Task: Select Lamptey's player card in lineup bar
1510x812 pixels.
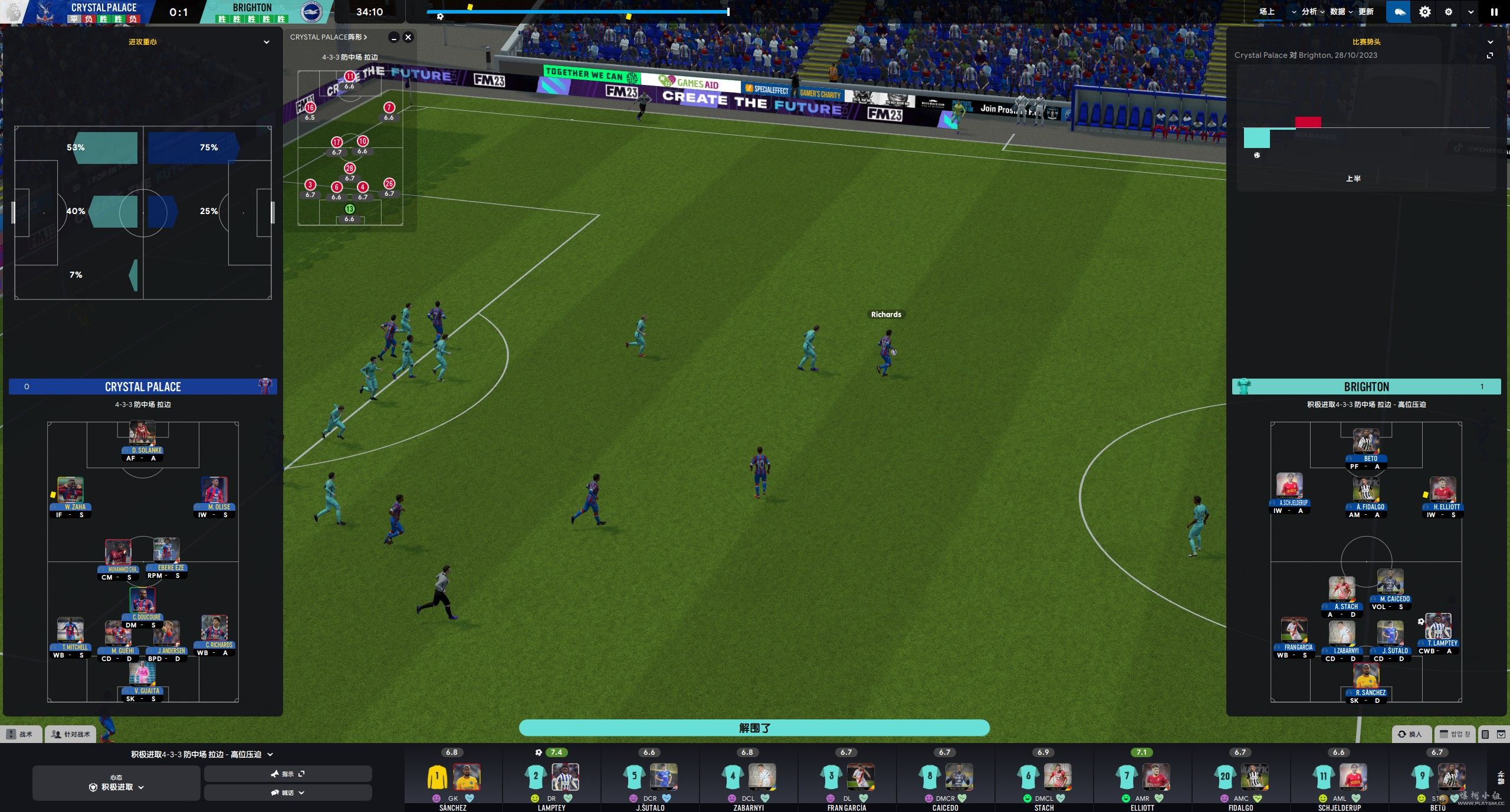Action: (x=552, y=778)
